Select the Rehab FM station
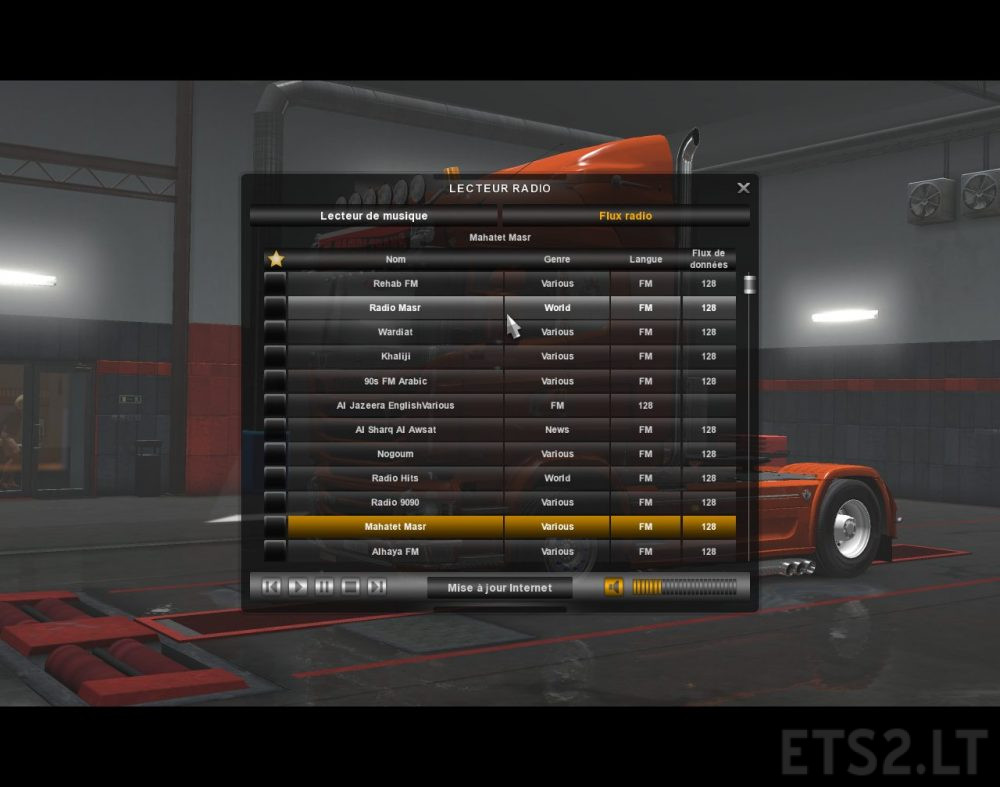The image size is (1000, 787). pos(395,284)
